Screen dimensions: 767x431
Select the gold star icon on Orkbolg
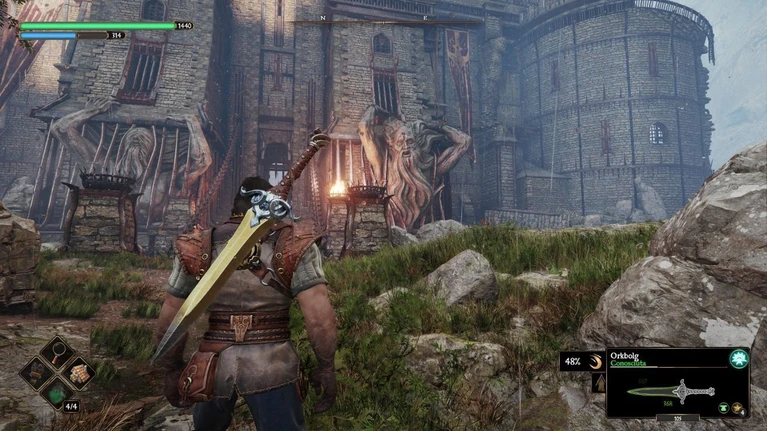tap(738, 408)
